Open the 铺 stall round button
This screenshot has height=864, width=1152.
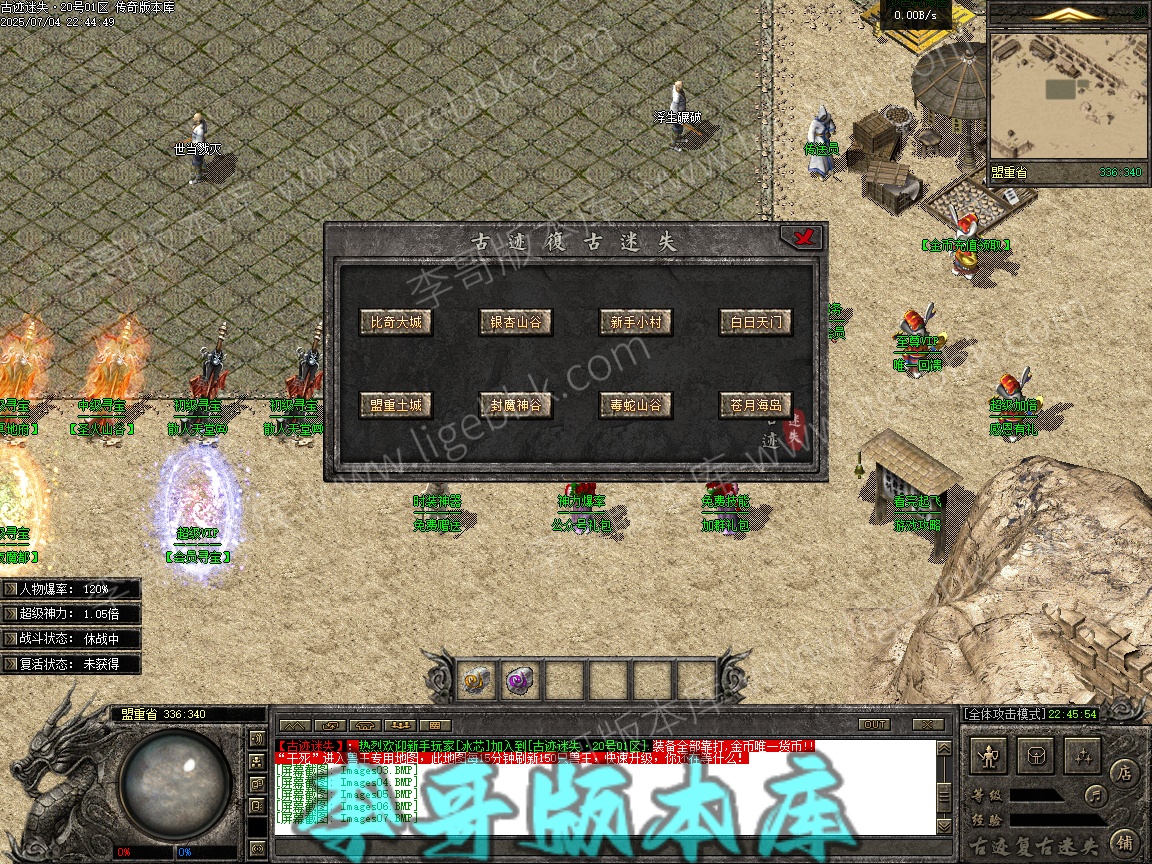point(1124,841)
